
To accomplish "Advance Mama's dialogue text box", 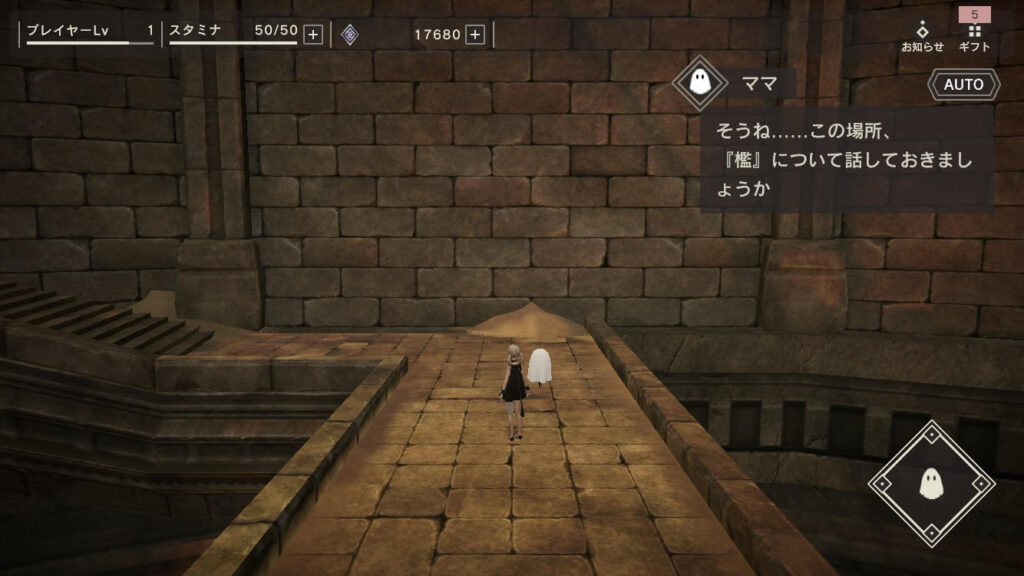I will pyautogui.click(x=846, y=159).
